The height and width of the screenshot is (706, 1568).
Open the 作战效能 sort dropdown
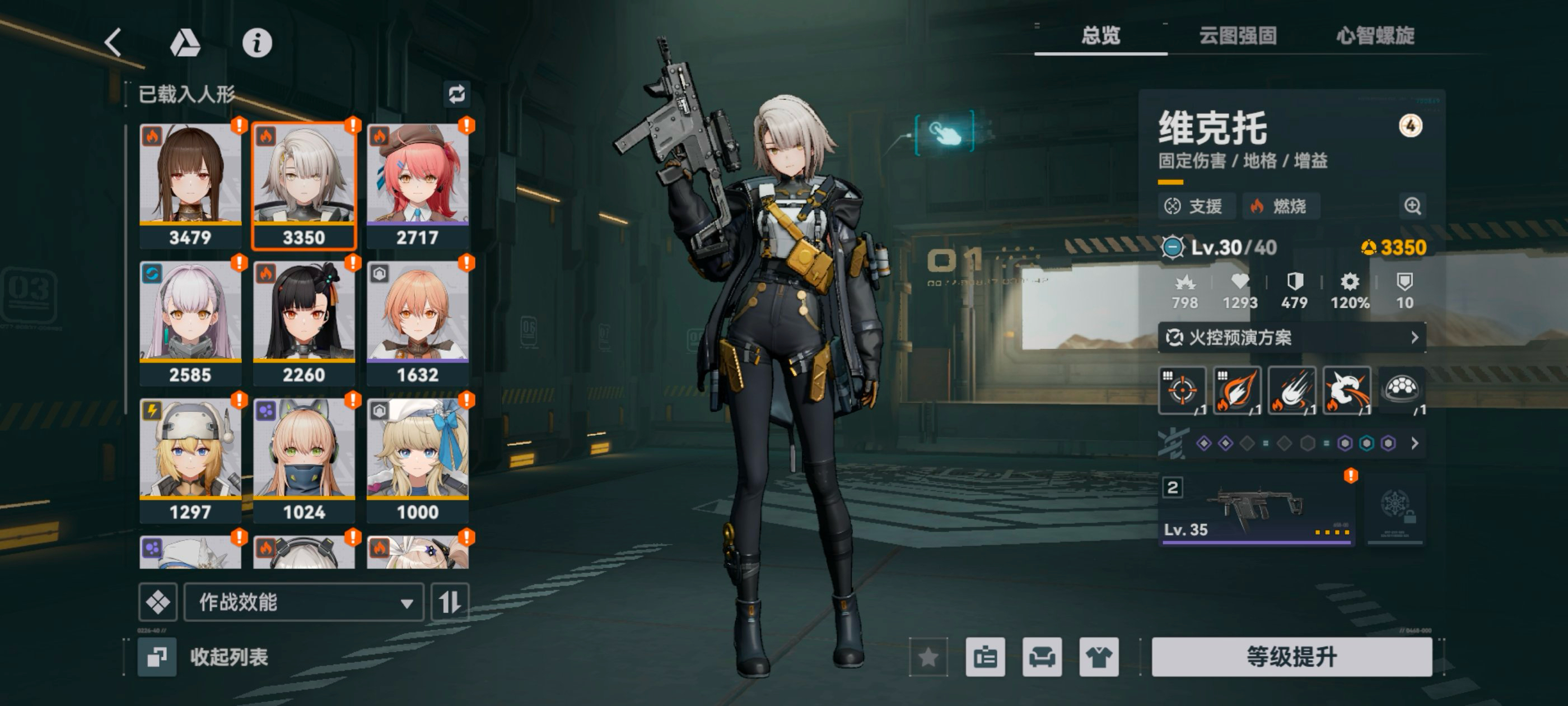304,602
